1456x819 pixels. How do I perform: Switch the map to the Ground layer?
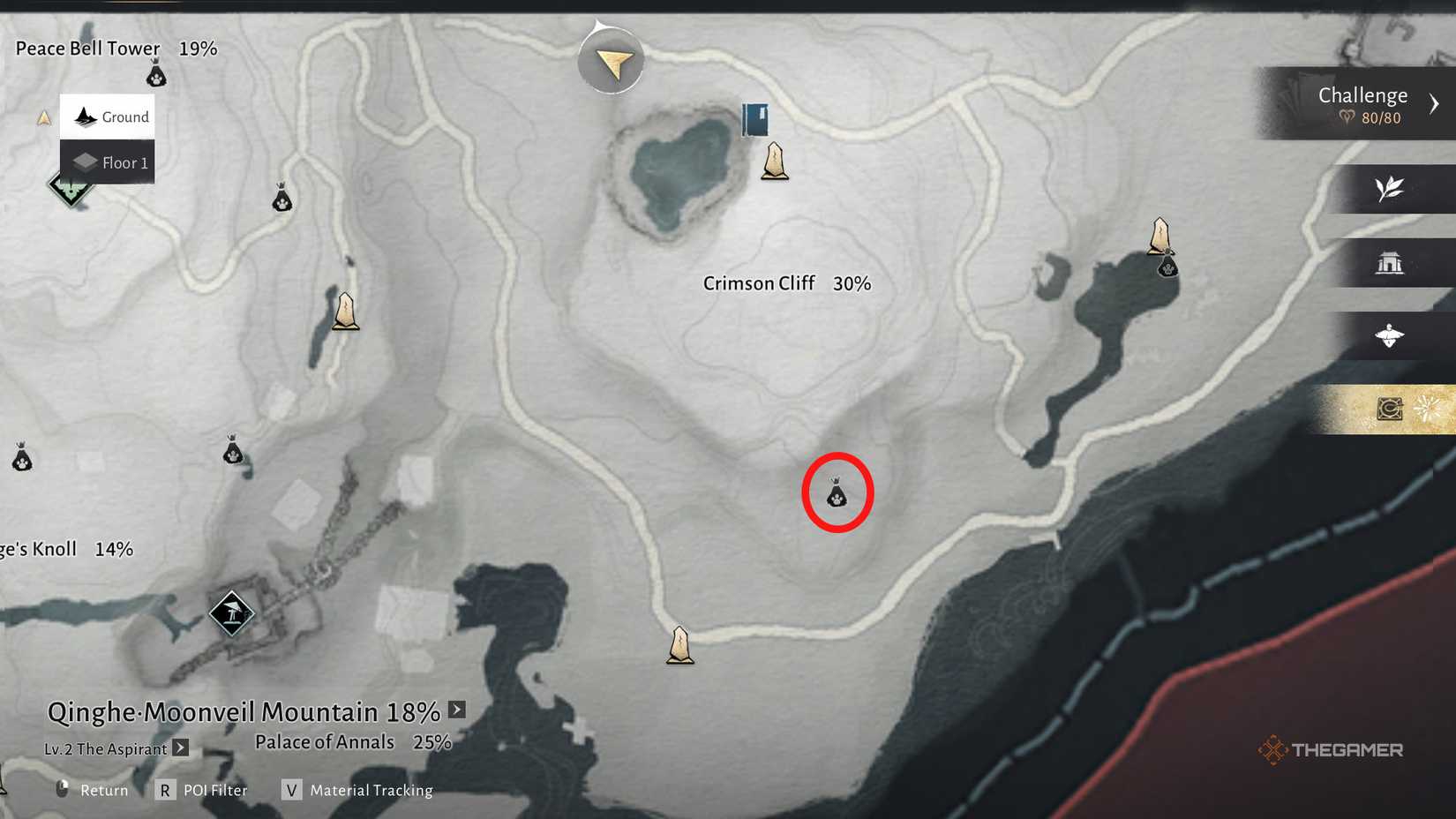(108, 116)
